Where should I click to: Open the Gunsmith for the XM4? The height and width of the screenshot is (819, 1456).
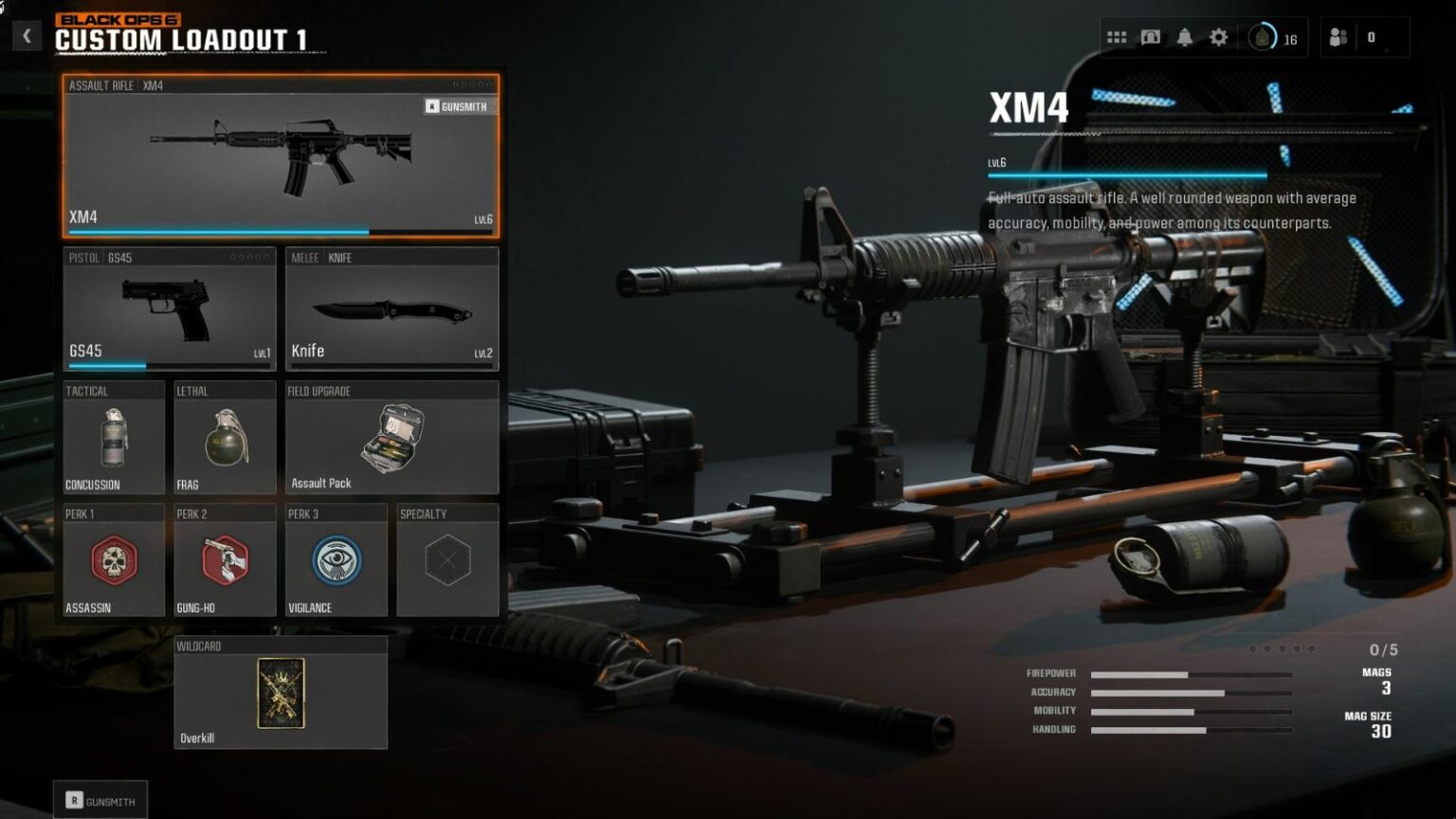pyautogui.click(x=458, y=106)
